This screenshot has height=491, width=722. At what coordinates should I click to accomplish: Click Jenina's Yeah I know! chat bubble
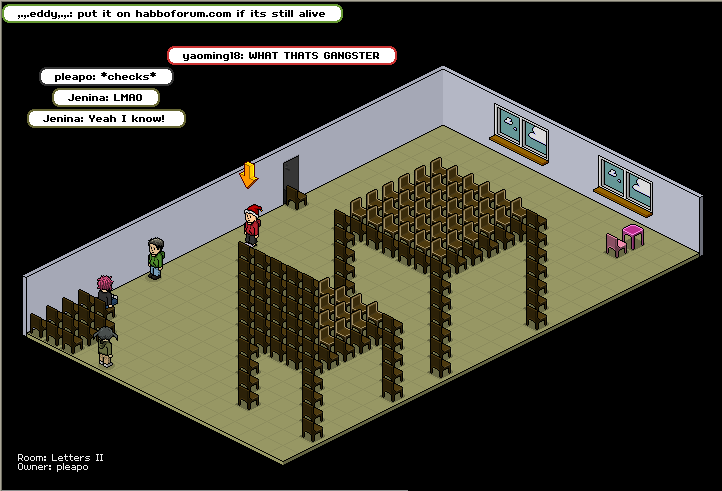coord(106,118)
